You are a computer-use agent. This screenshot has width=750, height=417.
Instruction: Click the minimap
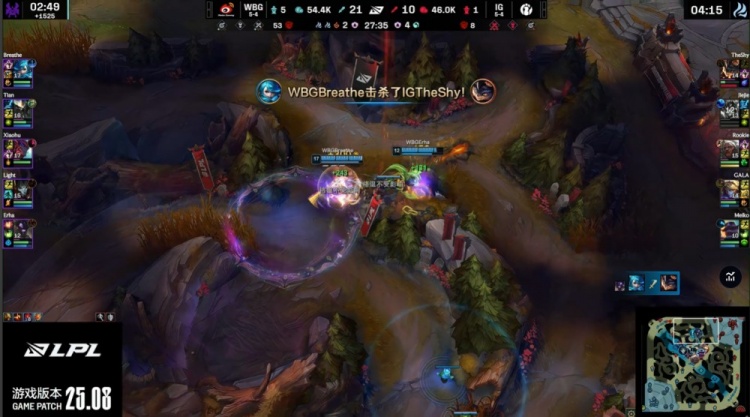692,362
